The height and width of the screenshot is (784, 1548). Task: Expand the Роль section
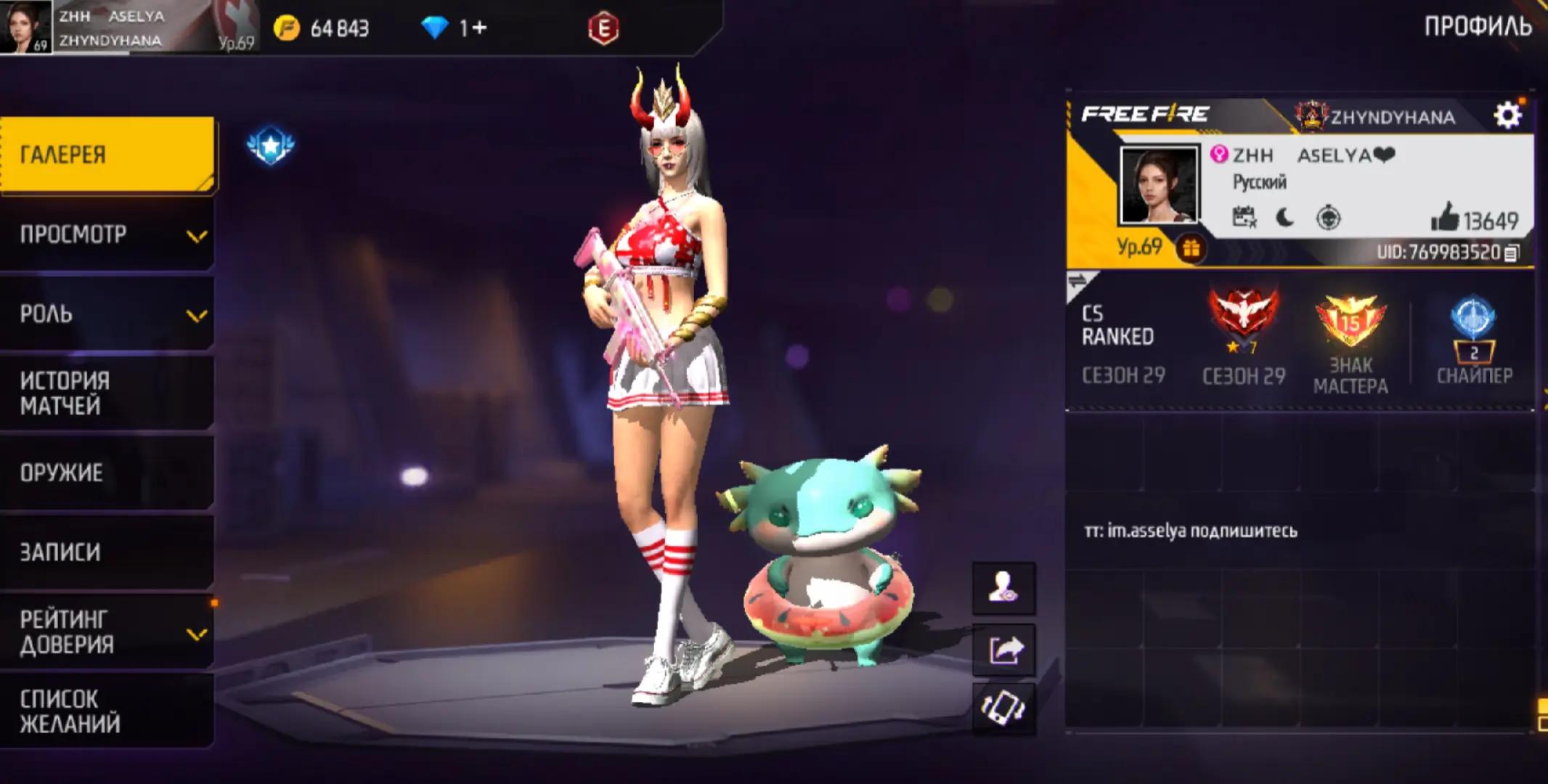(x=107, y=314)
